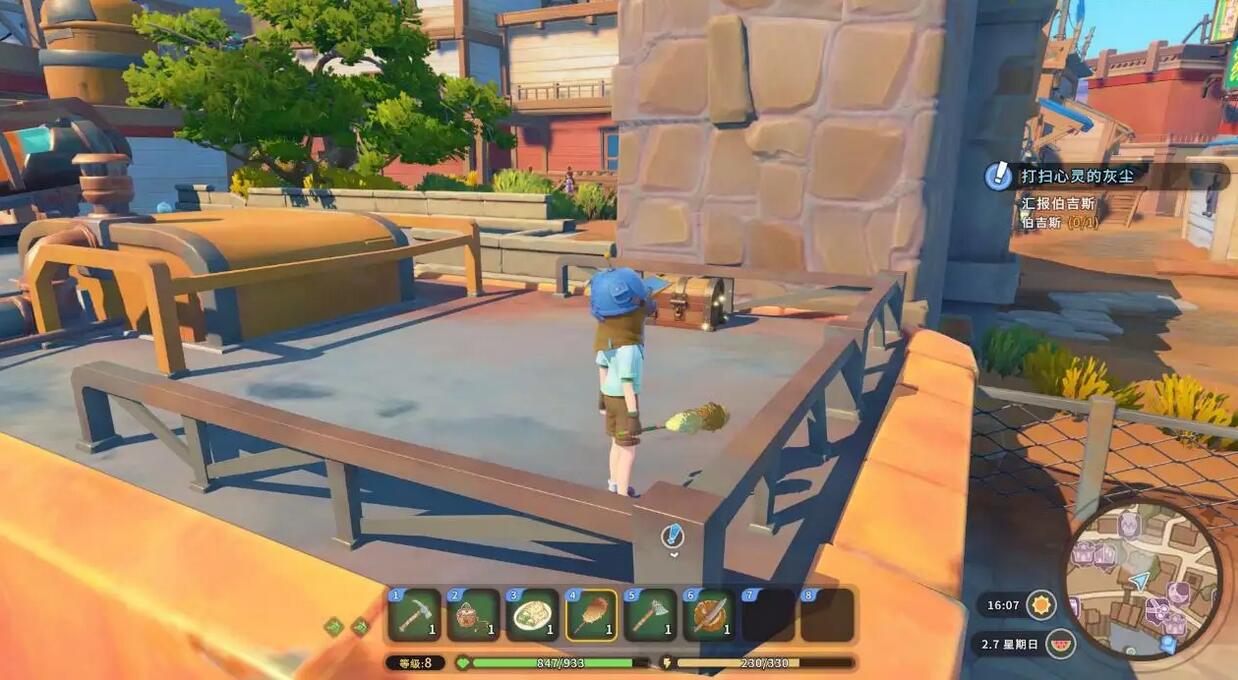1238x680 pixels.
Task: Equip the axe from hotbar slot 5
Action: (x=650, y=614)
